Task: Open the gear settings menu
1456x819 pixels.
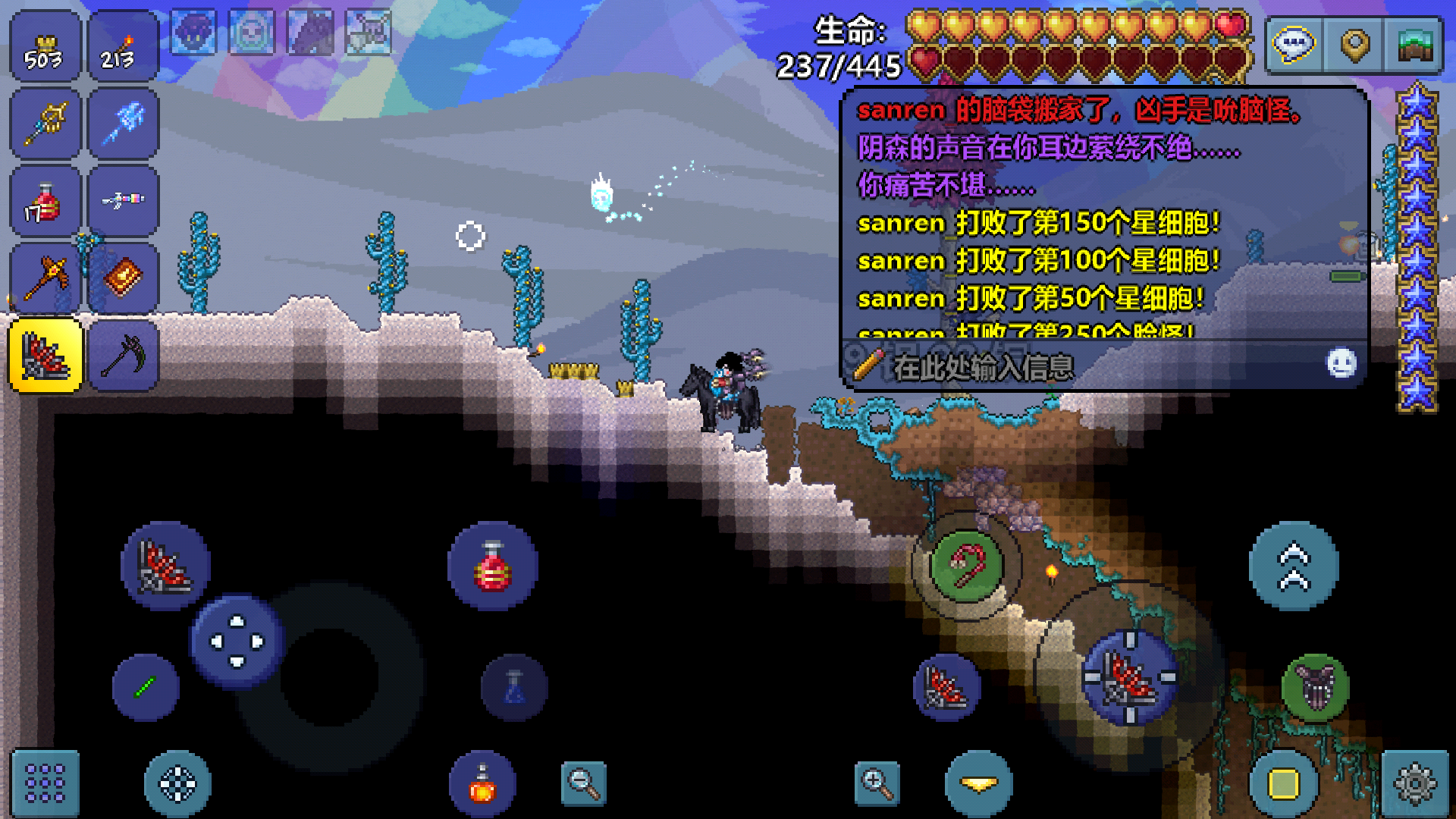Action: click(1415, 783)
